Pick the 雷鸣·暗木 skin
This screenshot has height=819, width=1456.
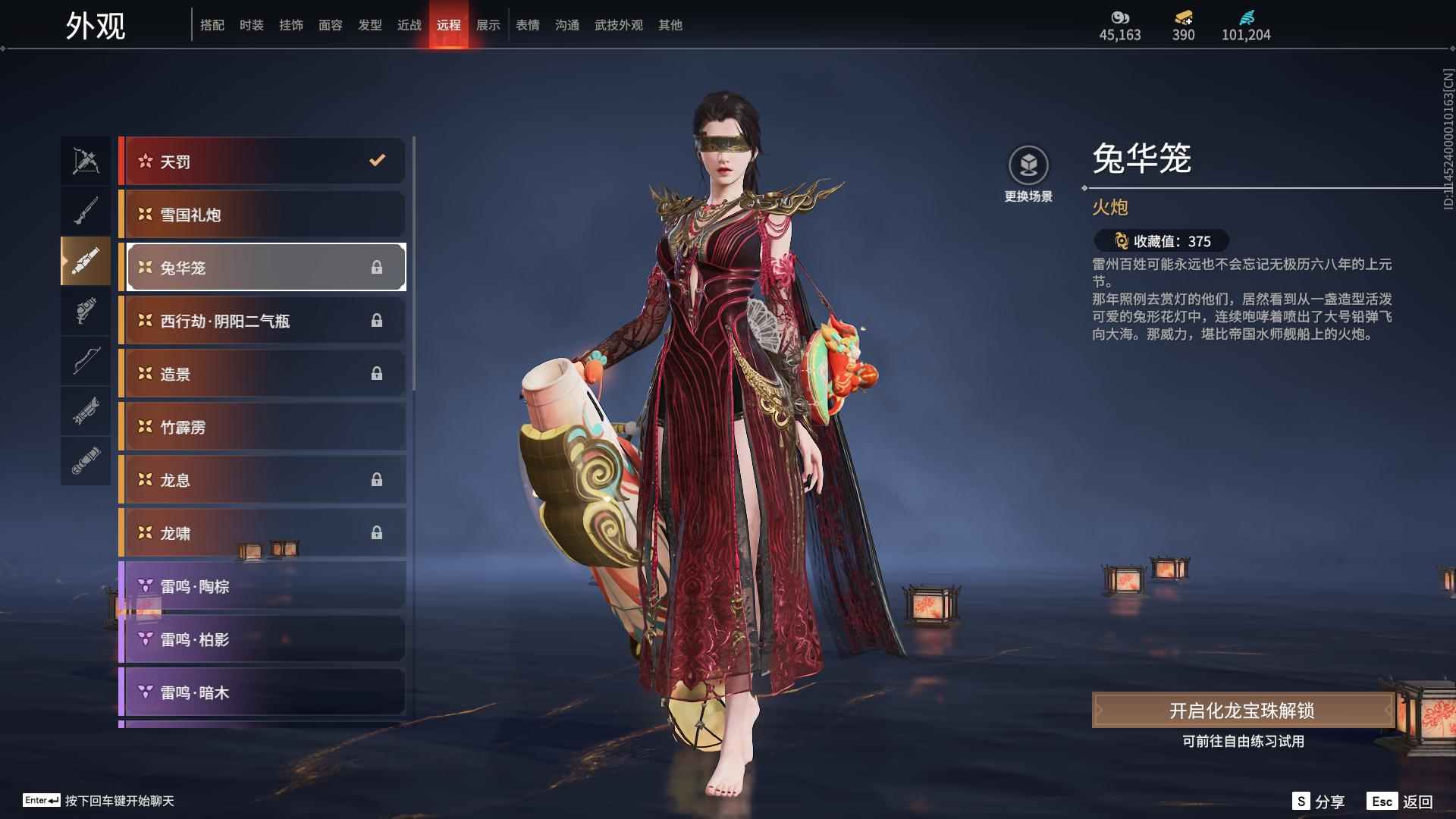262,692
